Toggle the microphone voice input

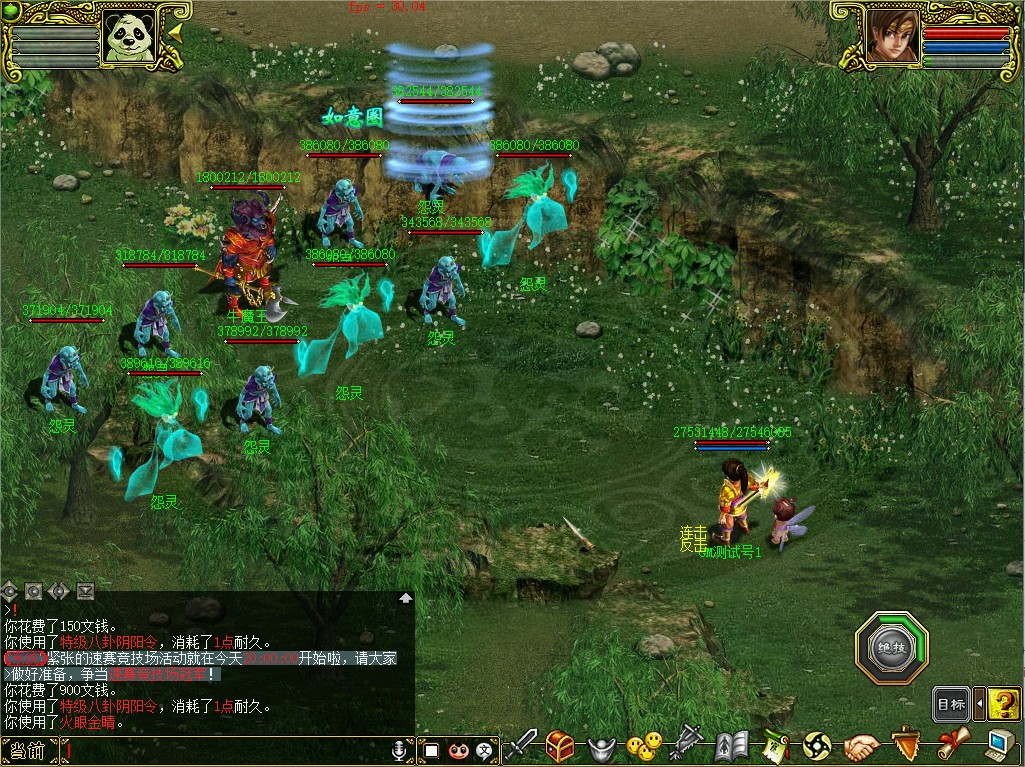(x=400, y=750)
